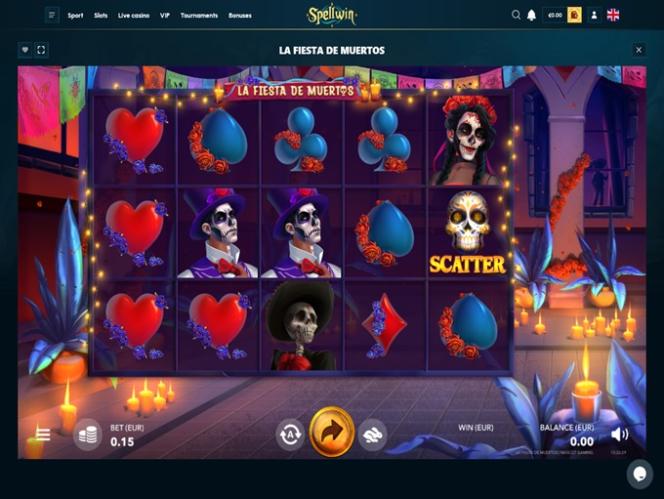
Task: Open notifications with the bell icon
Action: (531, 15)
